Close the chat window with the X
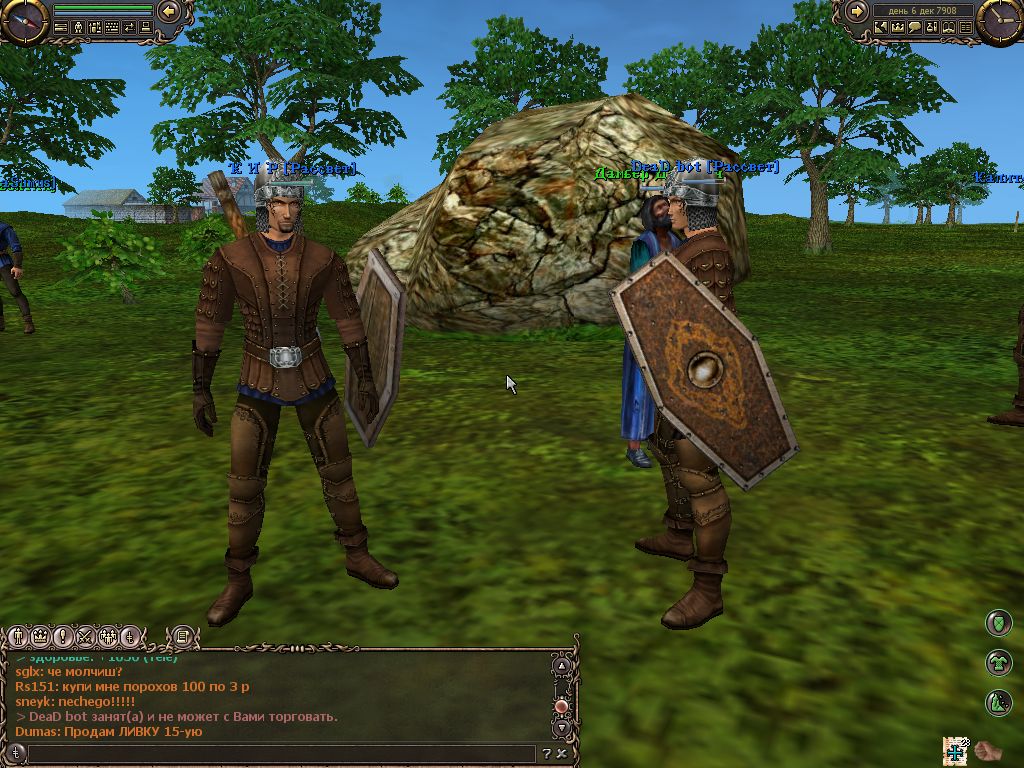 [x=562, y=753]
